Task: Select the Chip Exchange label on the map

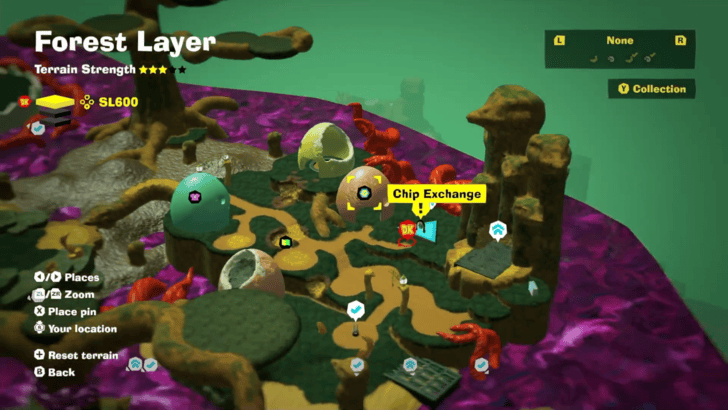Action: 437,194
